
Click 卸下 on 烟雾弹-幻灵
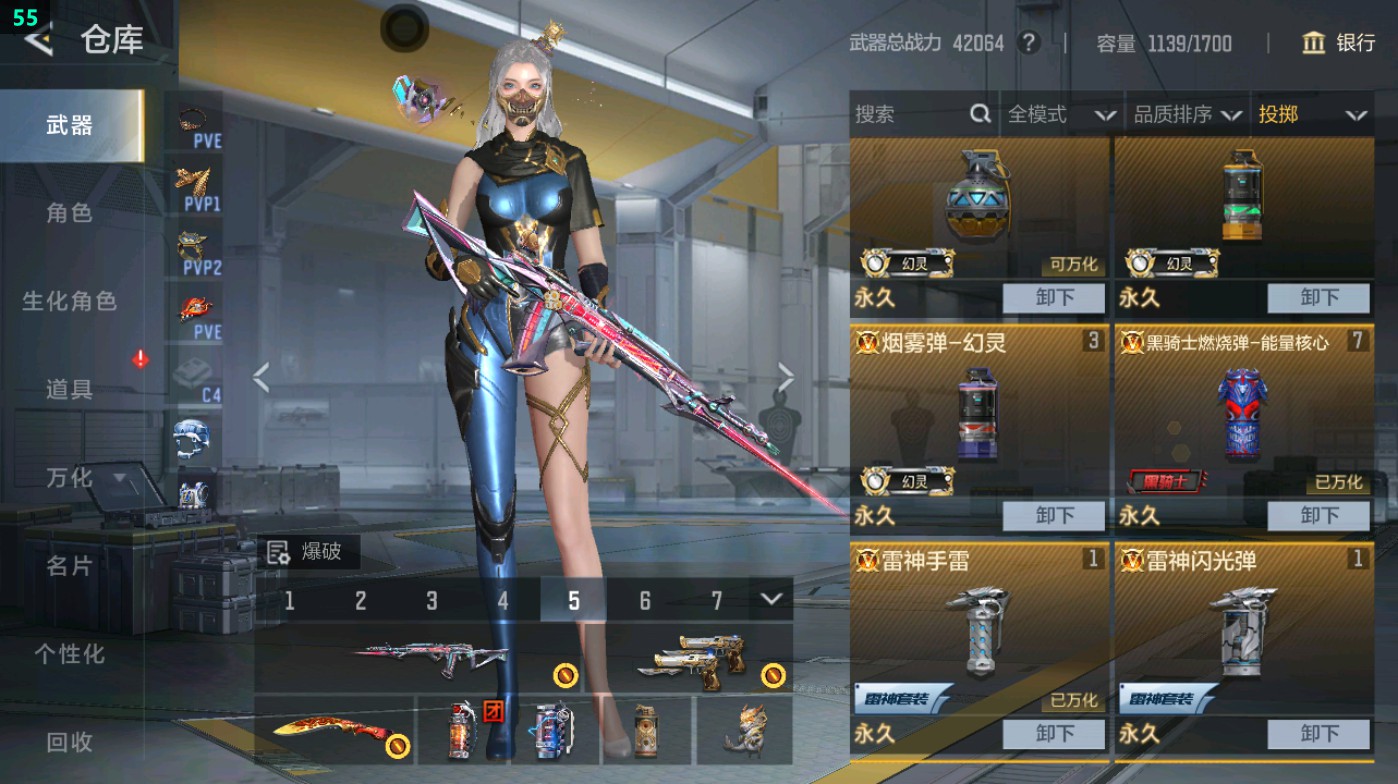[1053, 517]
